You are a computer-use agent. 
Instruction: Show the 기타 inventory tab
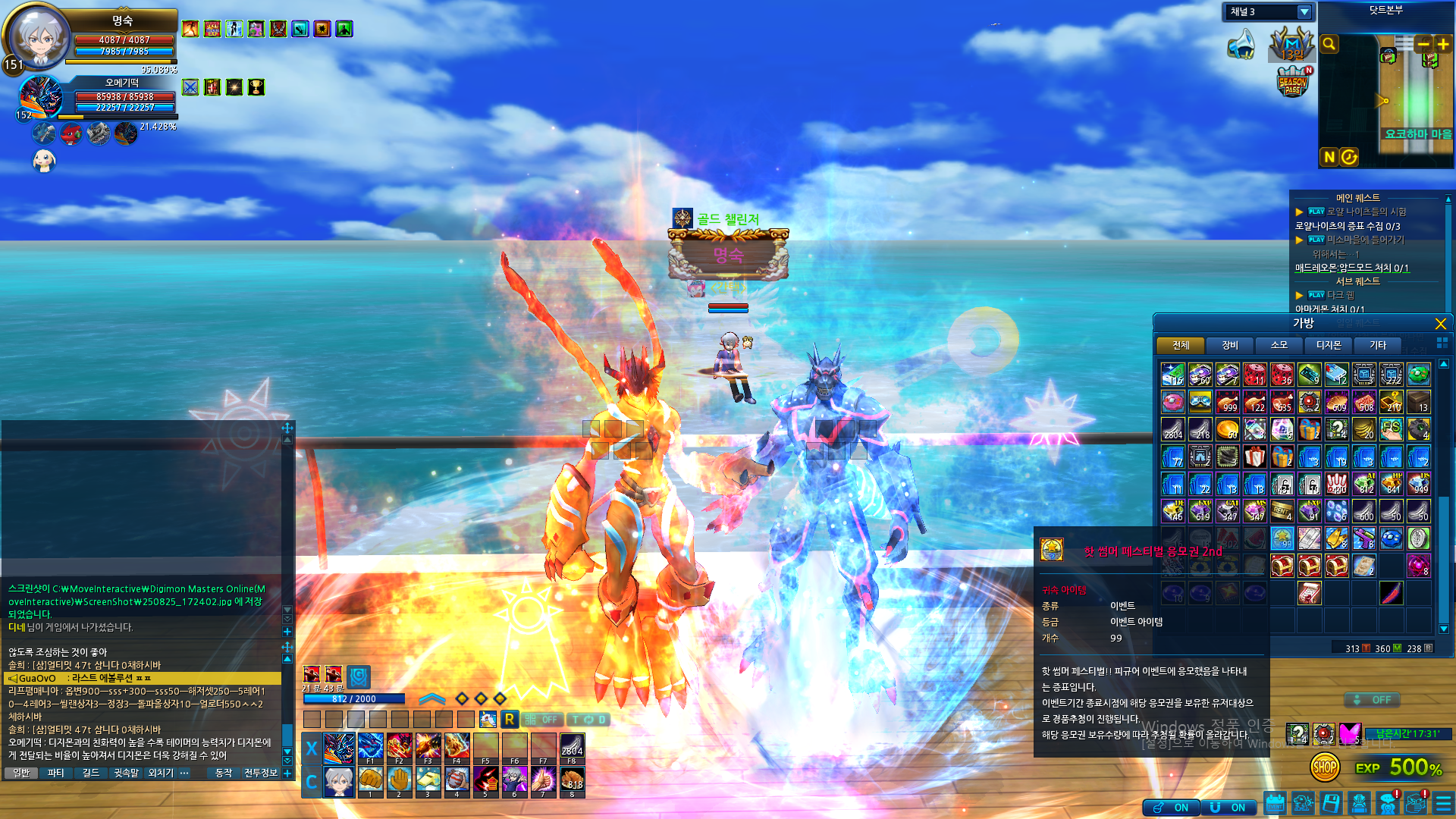coord(1377,345)
